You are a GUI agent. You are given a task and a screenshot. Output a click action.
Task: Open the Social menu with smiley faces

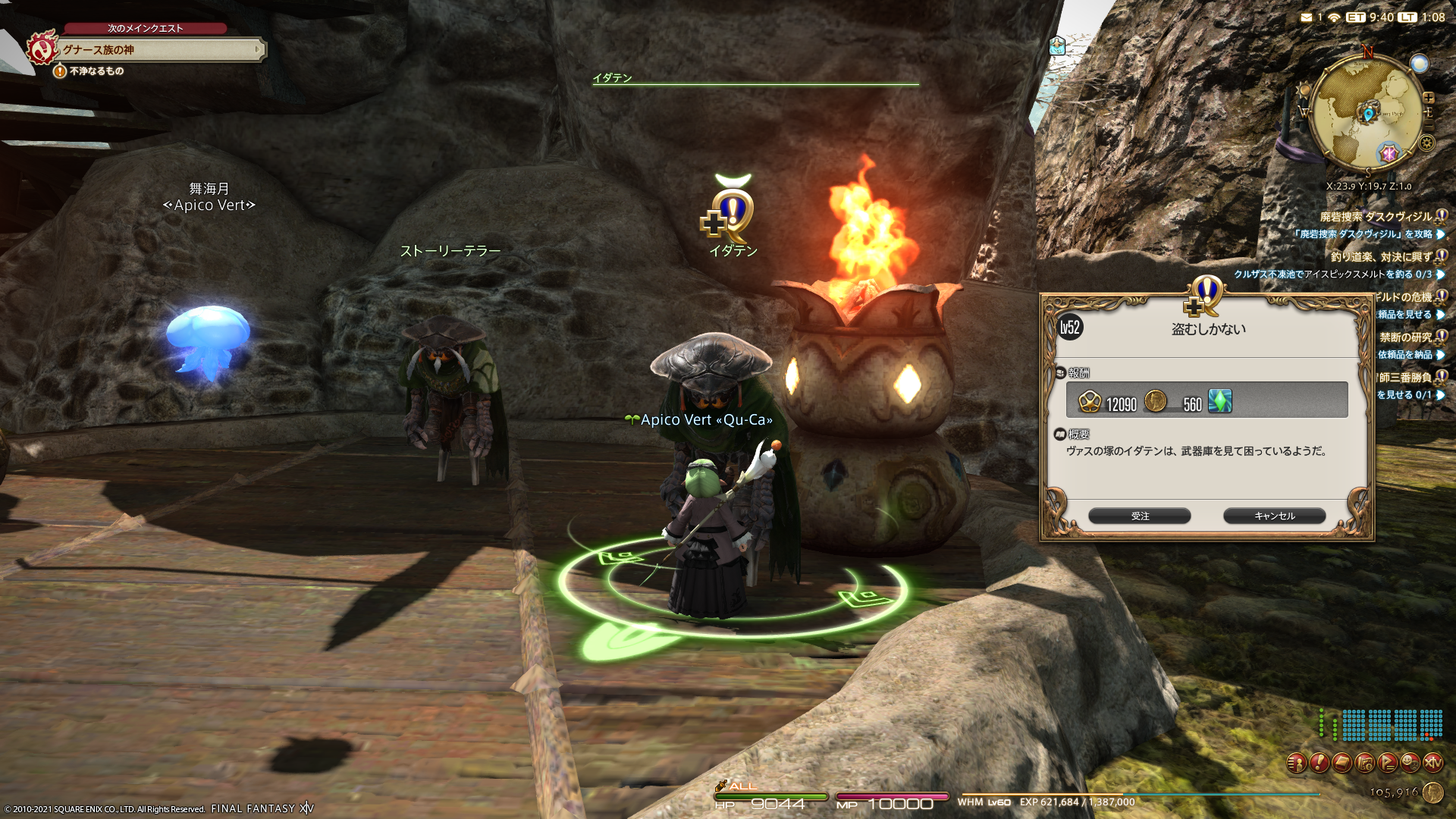point(1410,763)
